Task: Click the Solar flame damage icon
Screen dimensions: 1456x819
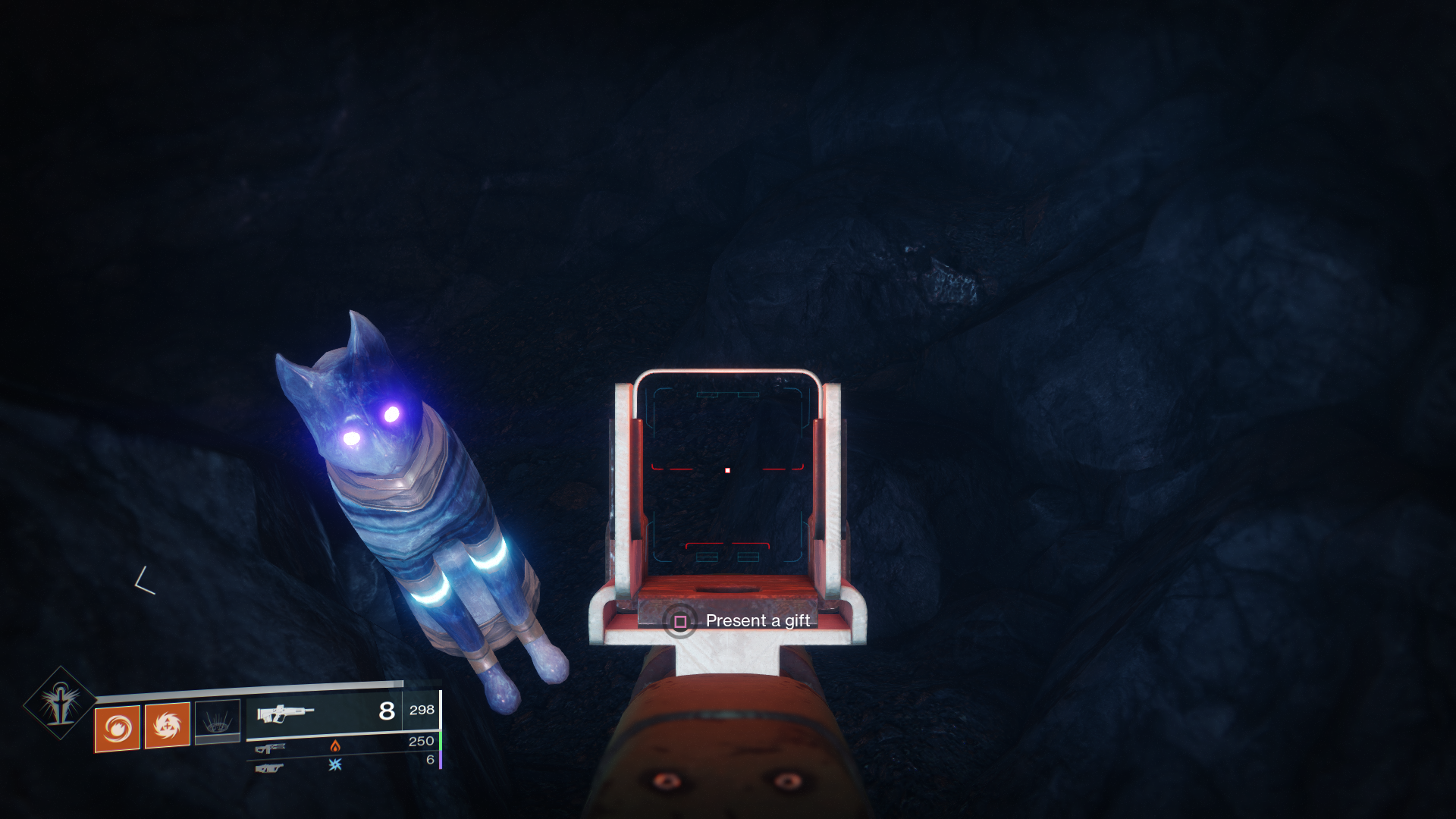Action: click(x=336, y=748)
